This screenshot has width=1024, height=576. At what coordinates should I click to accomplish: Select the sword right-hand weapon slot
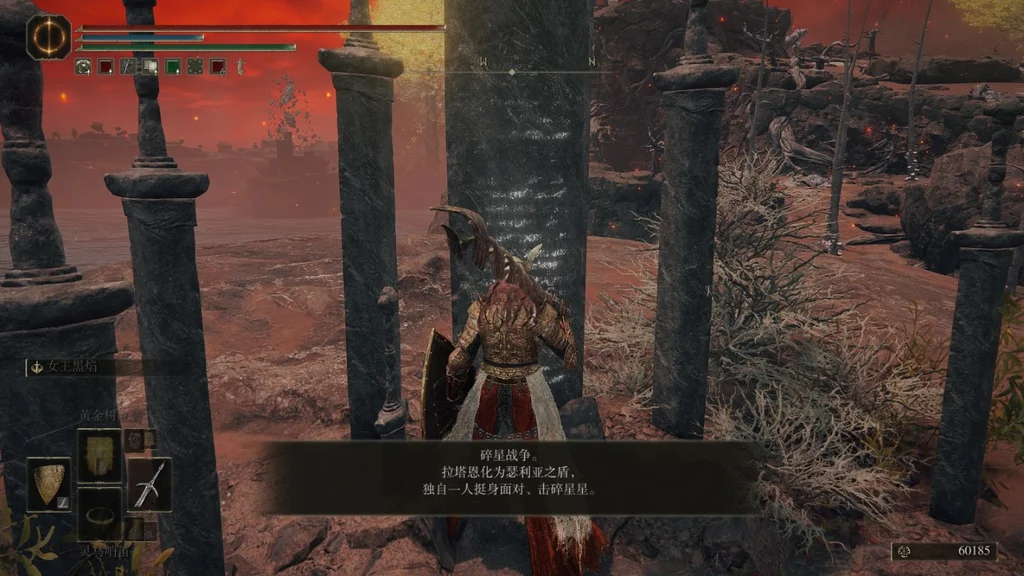[x=149, y=484]
